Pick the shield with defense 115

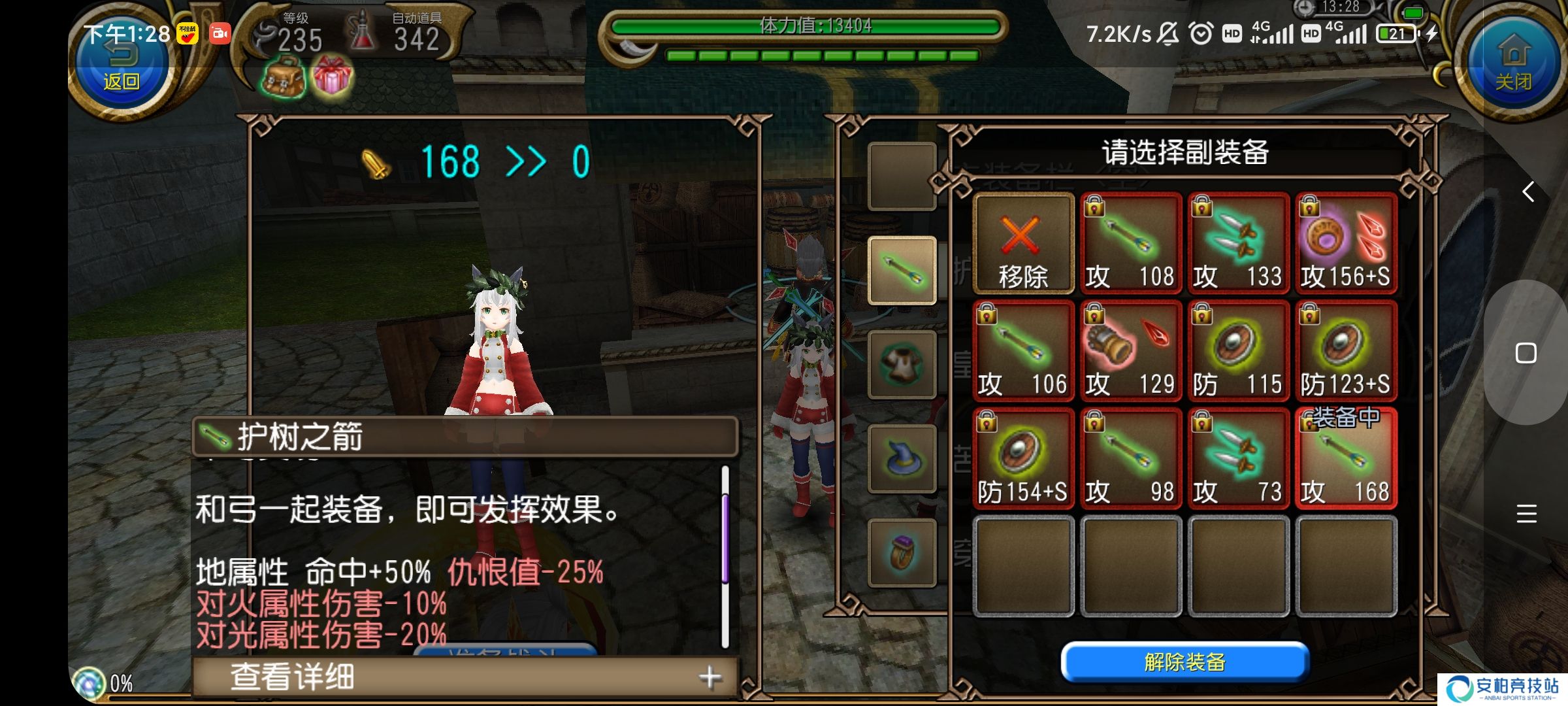pyautogui.click(x=1238, y=351)
